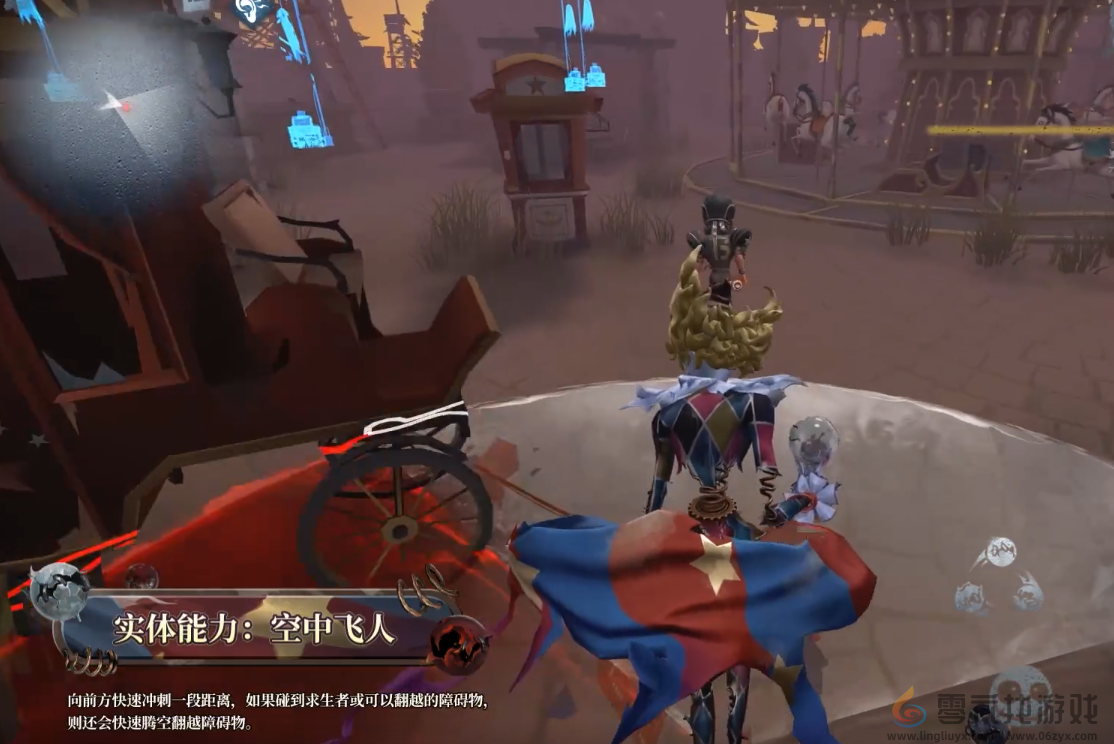The image size is (1114, 744).
Task: Tap the blue ear listening icon
Action: point(250,10)
